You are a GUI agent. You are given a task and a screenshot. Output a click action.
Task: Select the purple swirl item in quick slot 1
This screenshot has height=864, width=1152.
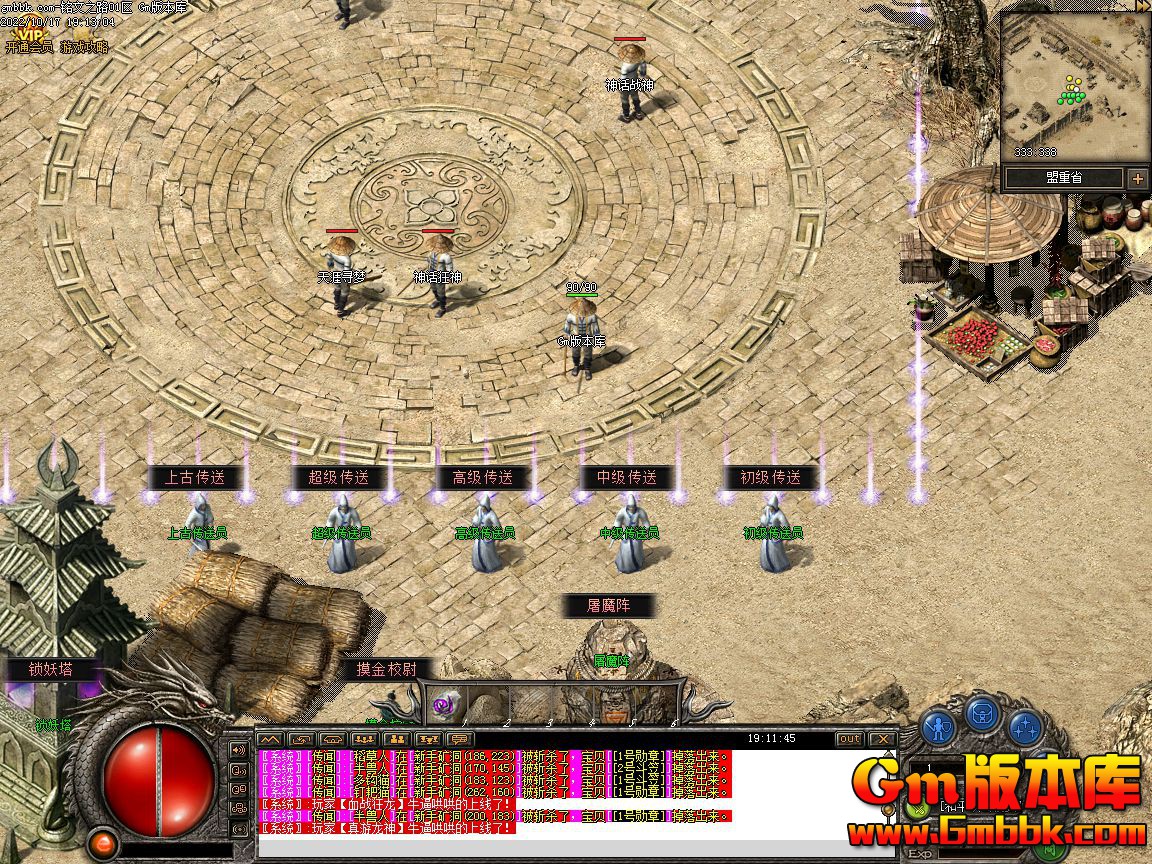pyautogui.click(x=443, y=706)
